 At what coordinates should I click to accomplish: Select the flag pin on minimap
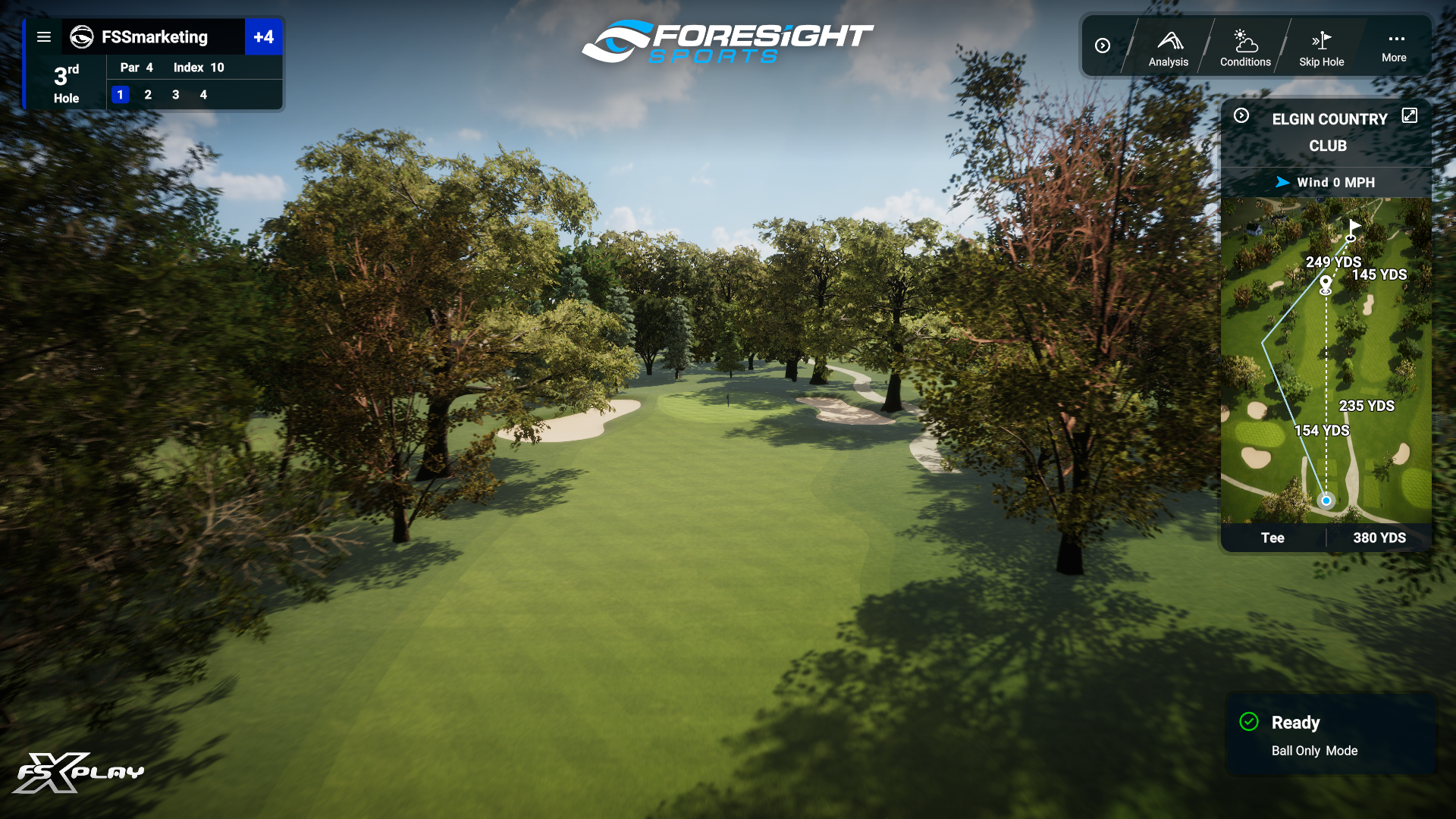(1354, 227)
